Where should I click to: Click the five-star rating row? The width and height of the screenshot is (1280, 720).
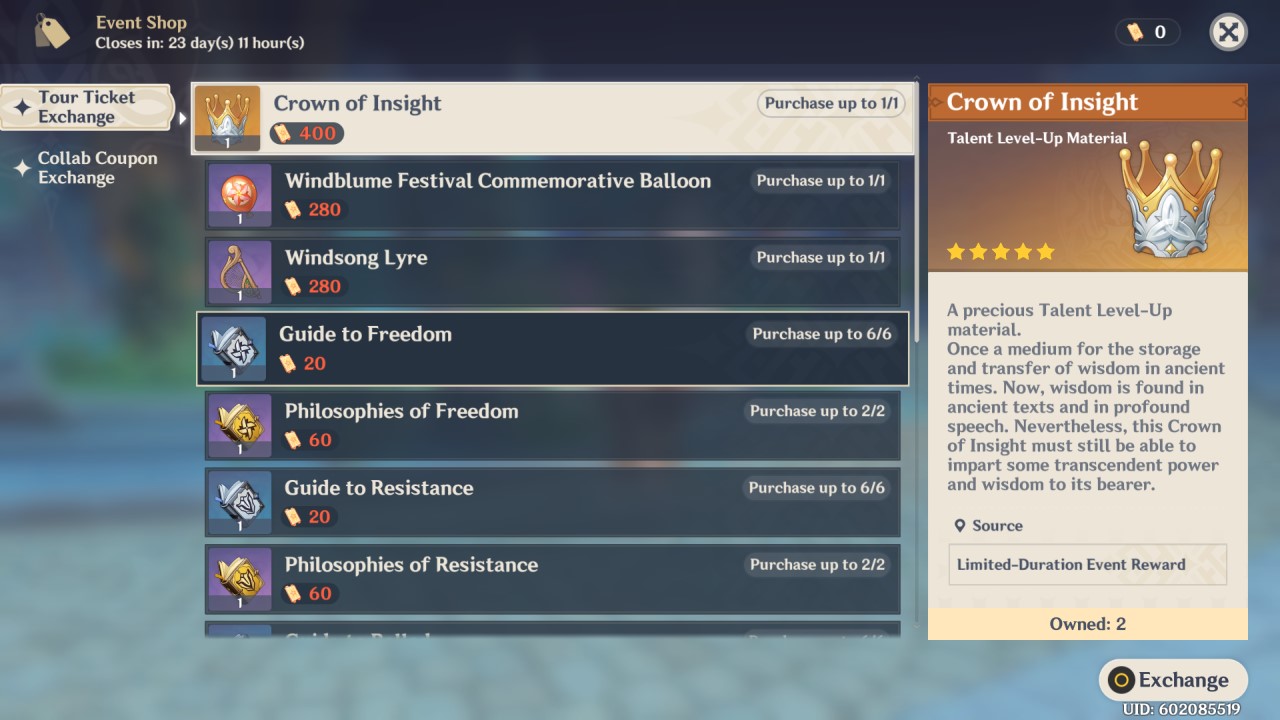point(998,251)
